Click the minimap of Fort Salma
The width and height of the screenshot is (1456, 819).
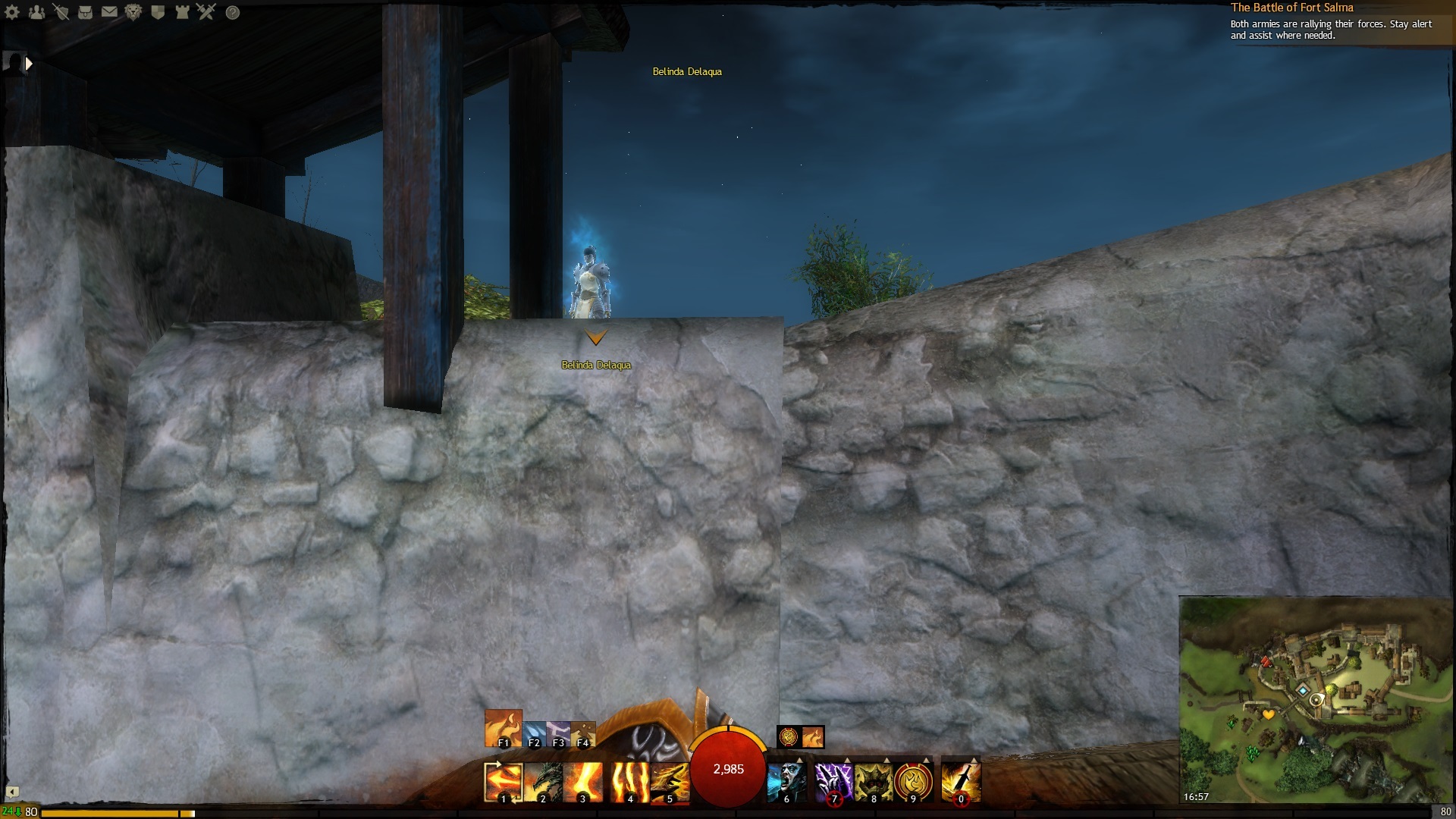pos(1314,698)
